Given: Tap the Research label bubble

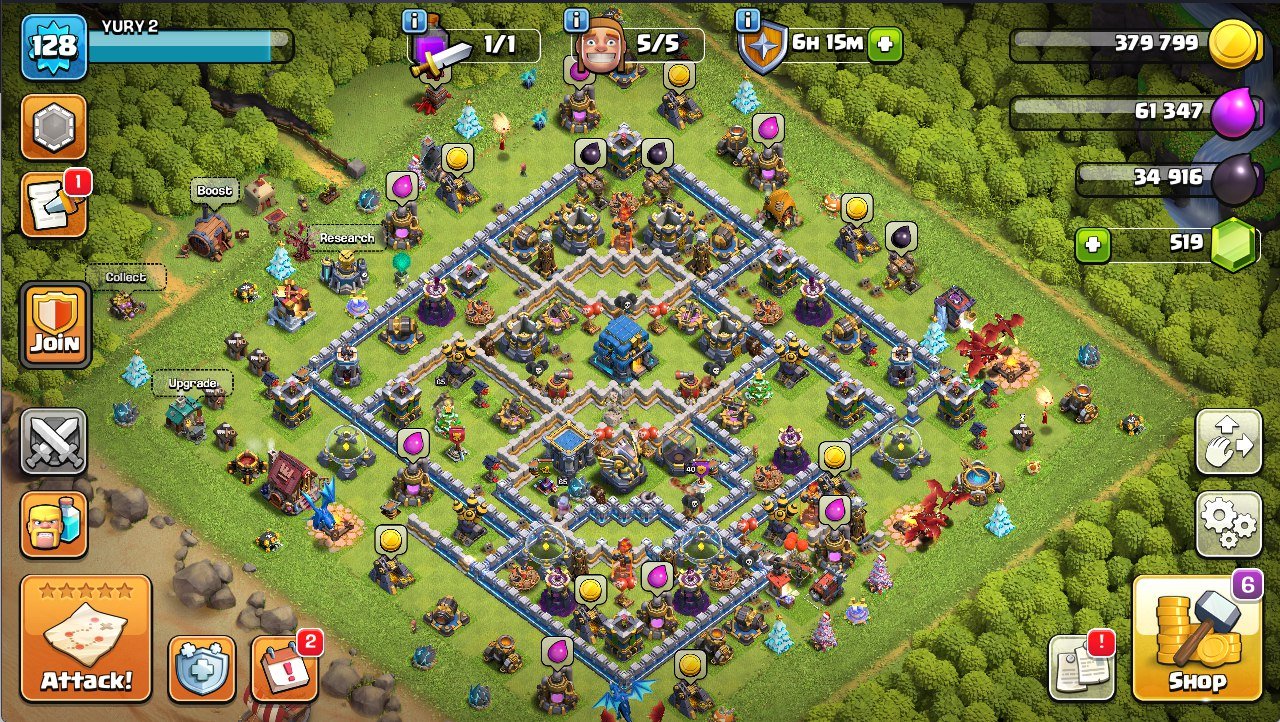Looking at the screenshot, I should tap(347, 238).
